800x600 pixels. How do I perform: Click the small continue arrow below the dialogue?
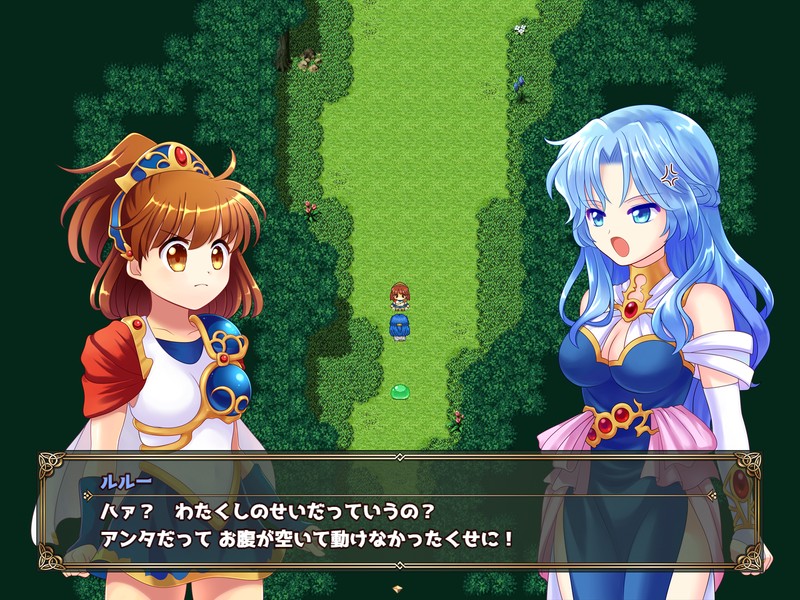click(398, 589)
